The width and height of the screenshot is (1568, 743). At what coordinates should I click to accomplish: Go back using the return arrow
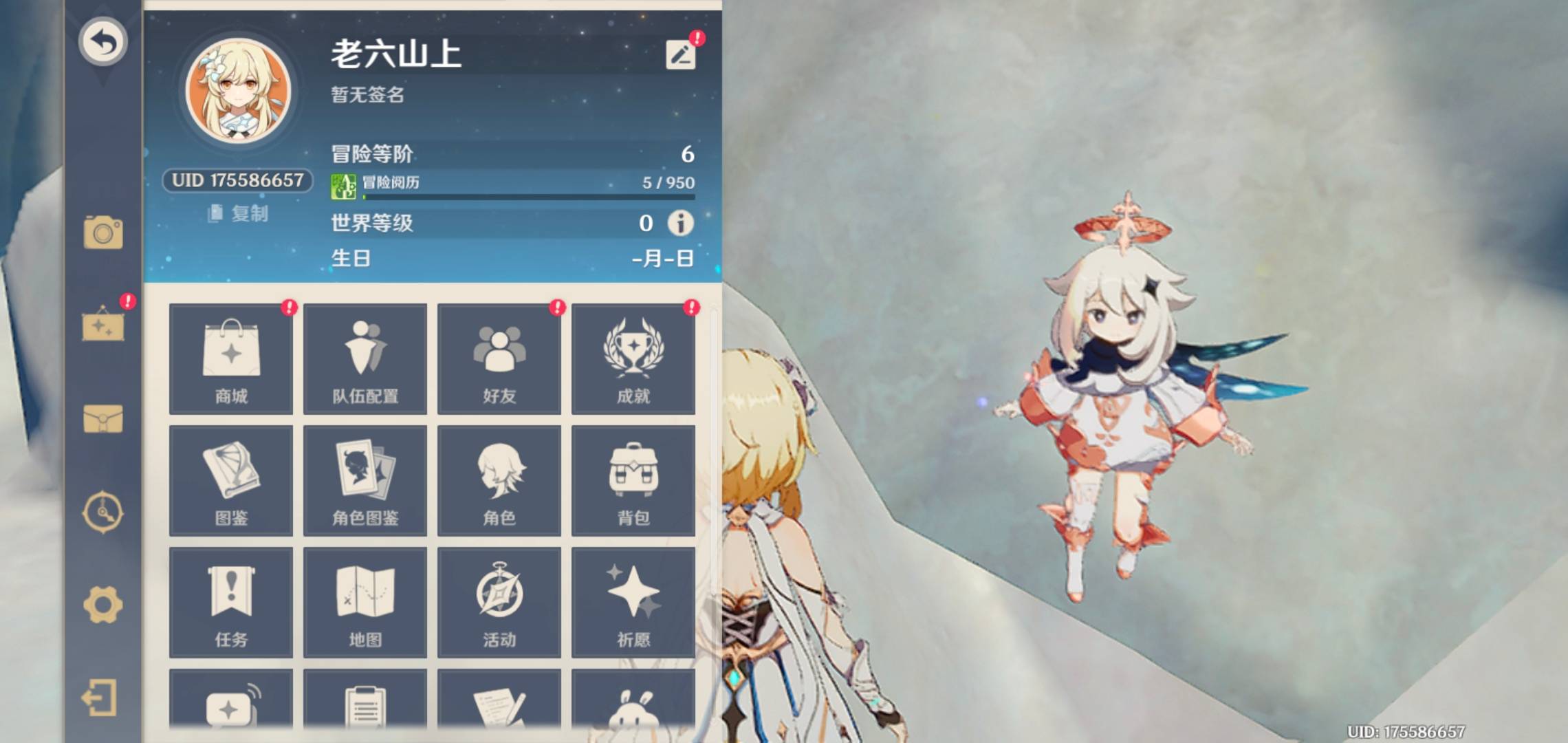click(x=102, y=41)
